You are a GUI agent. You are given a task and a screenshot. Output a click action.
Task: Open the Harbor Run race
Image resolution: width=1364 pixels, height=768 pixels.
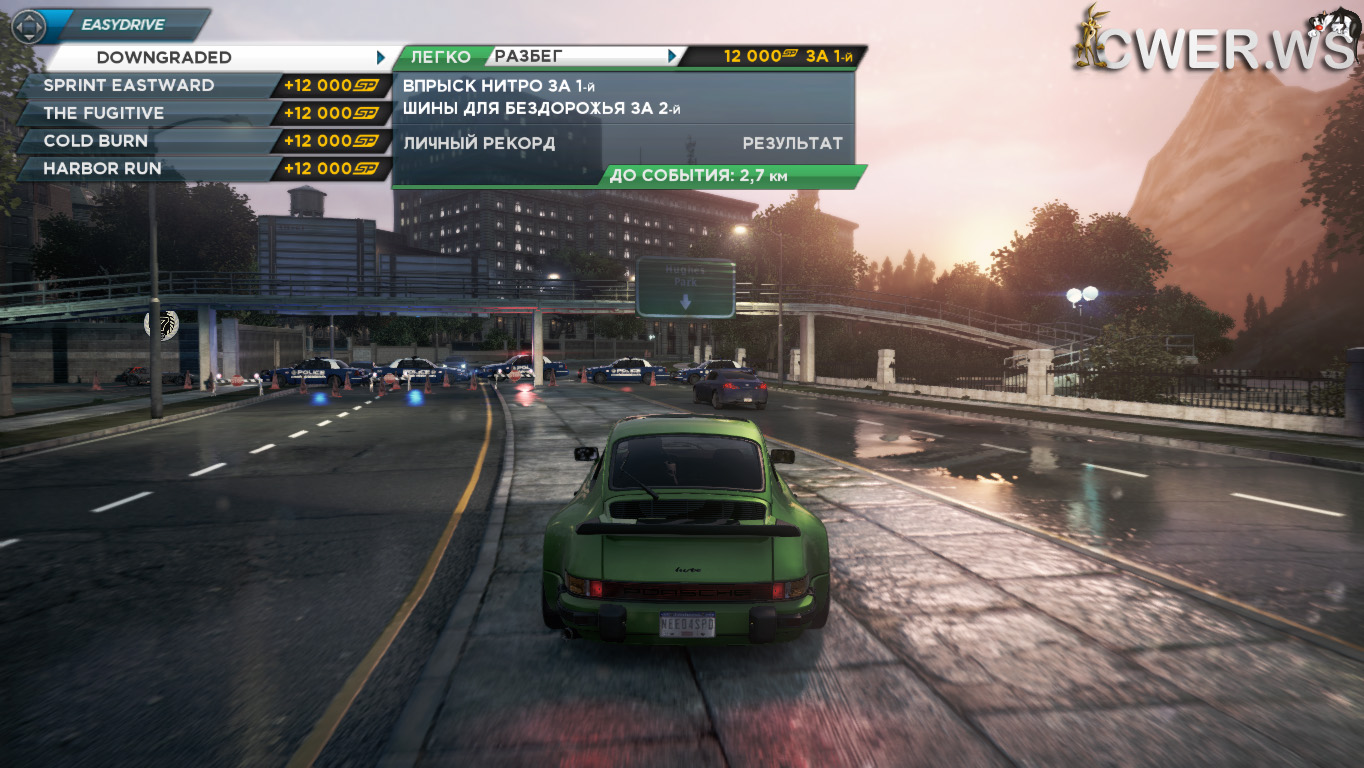(102, 169)
